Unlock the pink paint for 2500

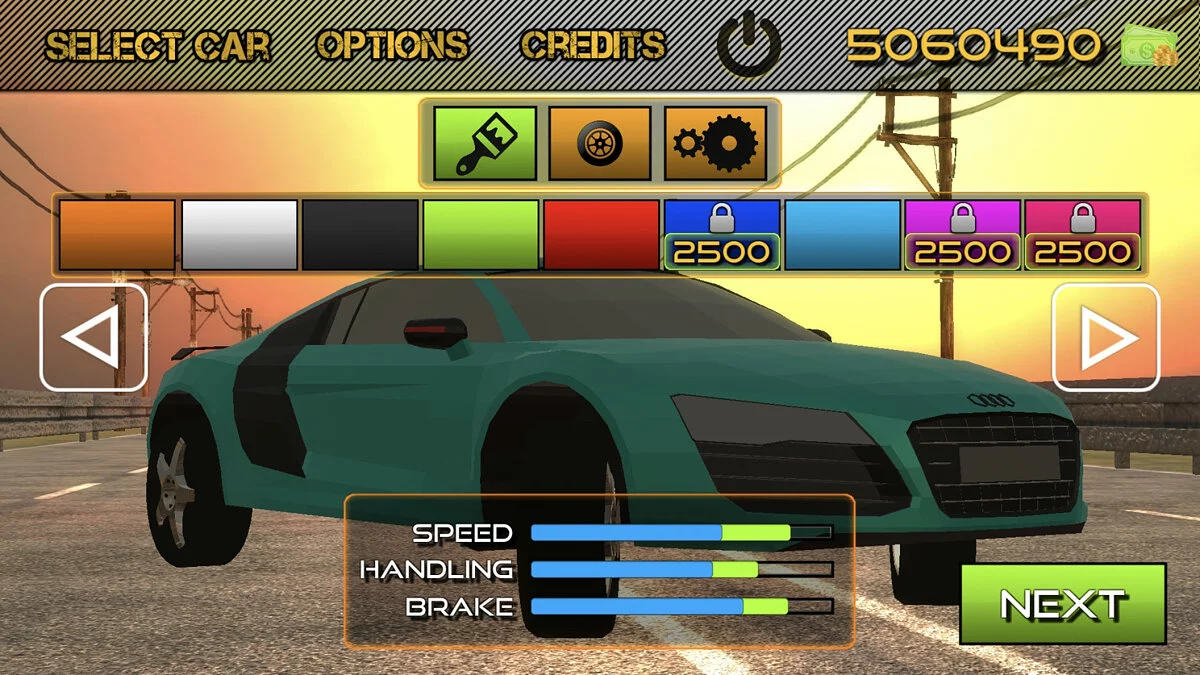click(x=1083, y=235)
